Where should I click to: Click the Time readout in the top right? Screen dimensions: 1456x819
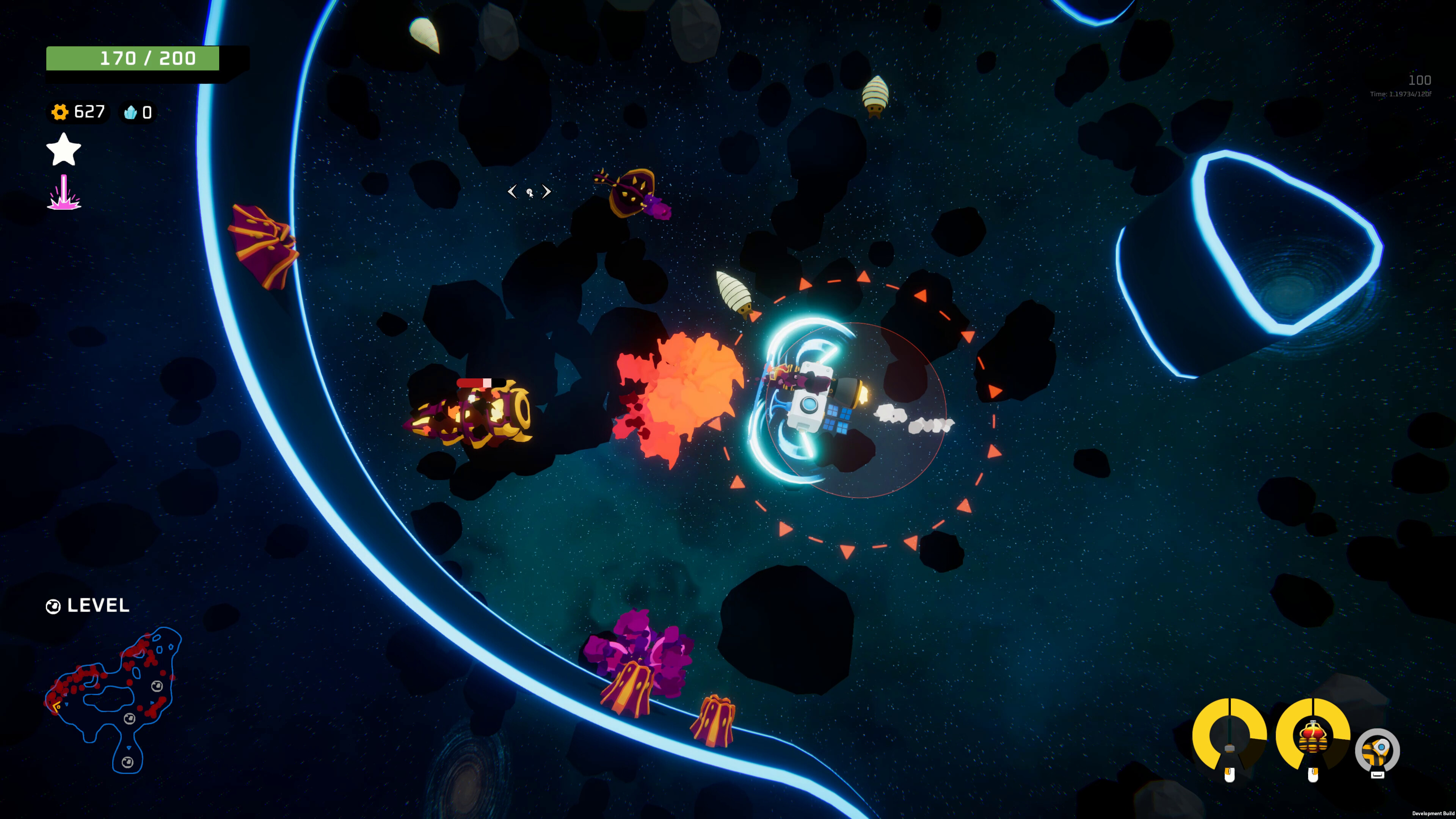pos(1401,94)
